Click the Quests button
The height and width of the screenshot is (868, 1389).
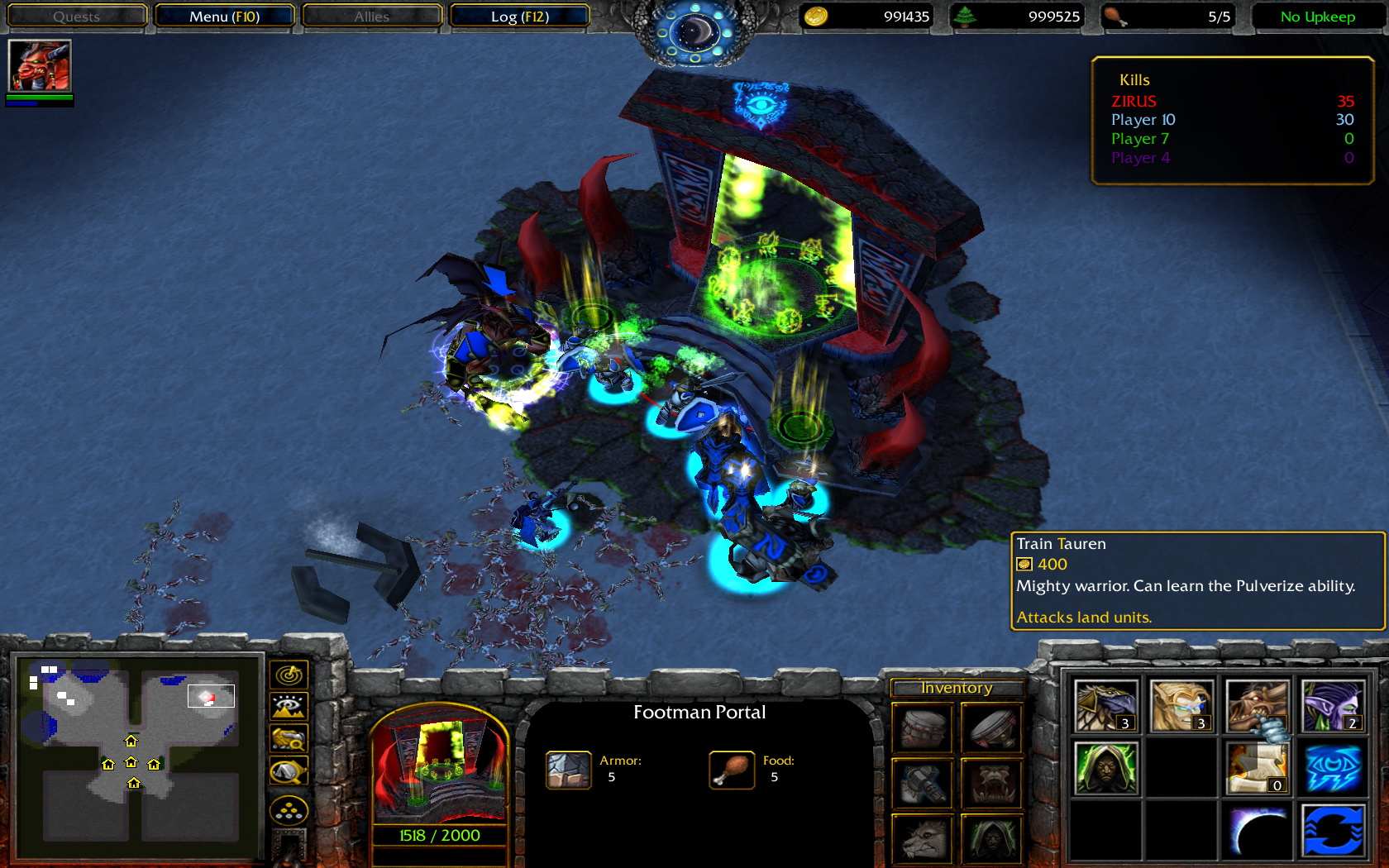[x=76, y=16]
